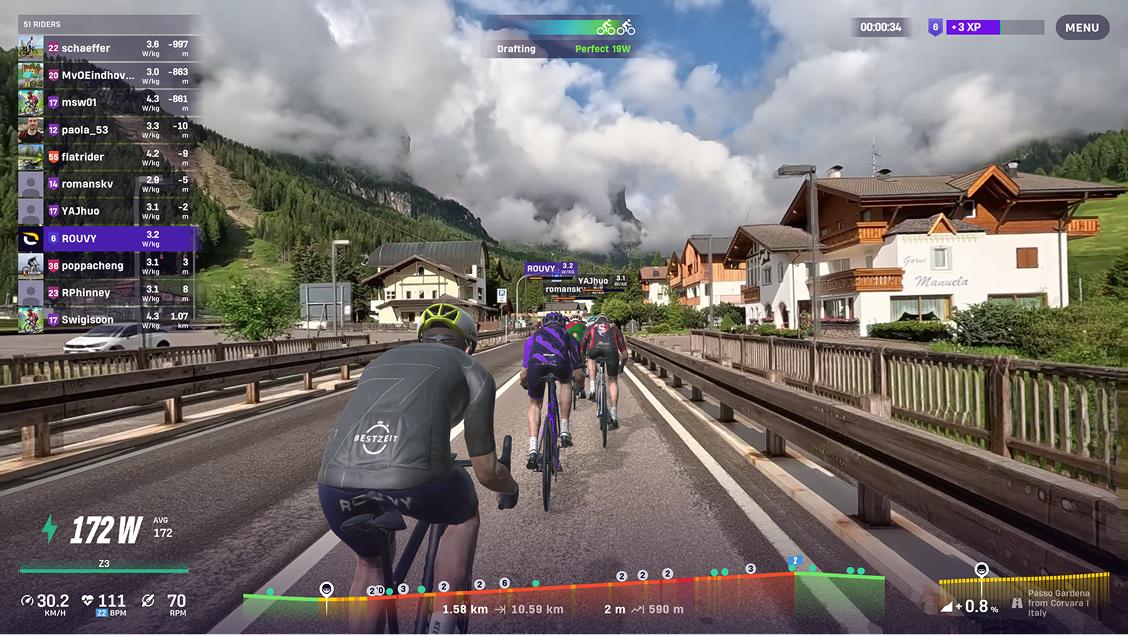1128x635 pixels.
Task: Select romanskv's leaderboard row
Action: [x=107, y=184]
